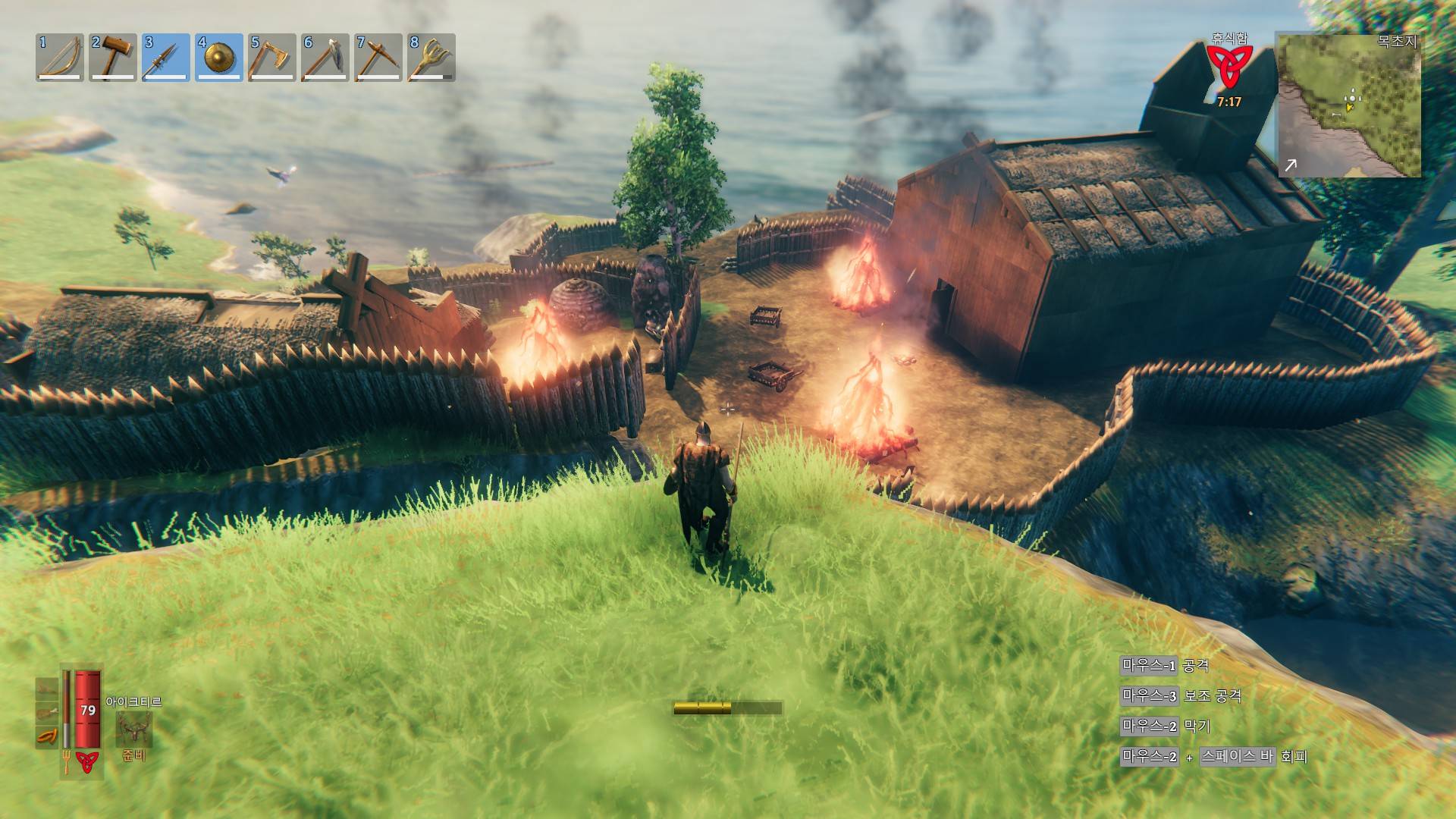
Task: Activate the Eikthyr antler power icon
Action: tap(133, 730)
